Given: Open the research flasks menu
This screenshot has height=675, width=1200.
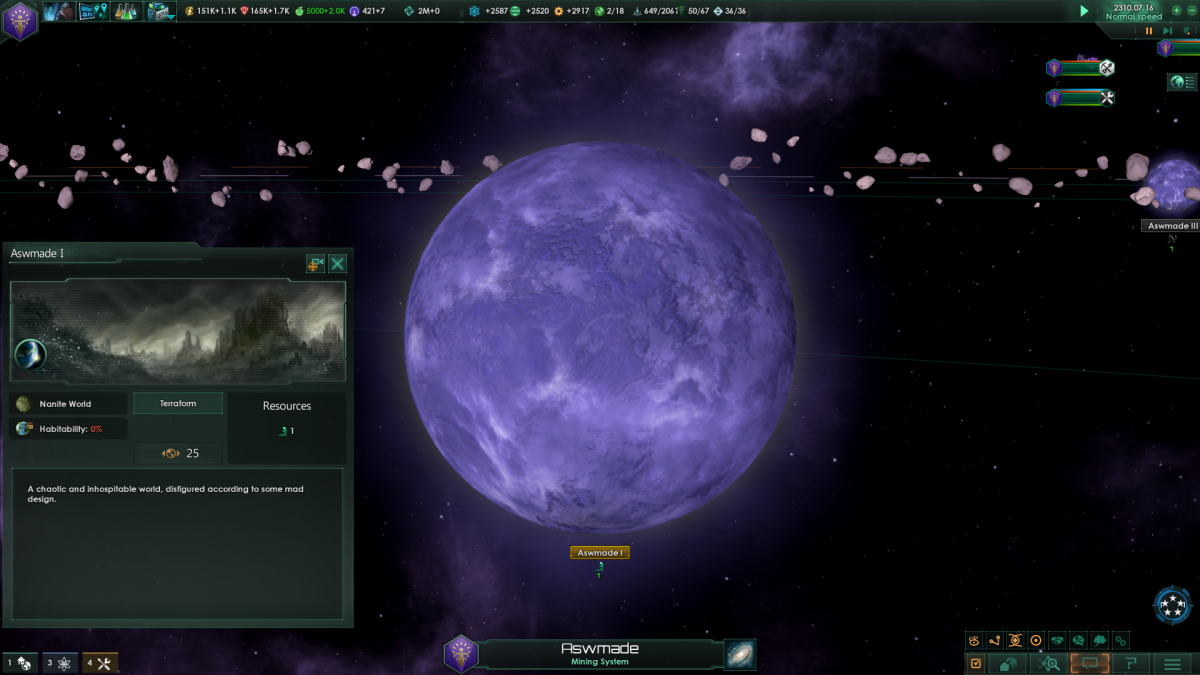Looking at the screenshot, I should [126, 11].
